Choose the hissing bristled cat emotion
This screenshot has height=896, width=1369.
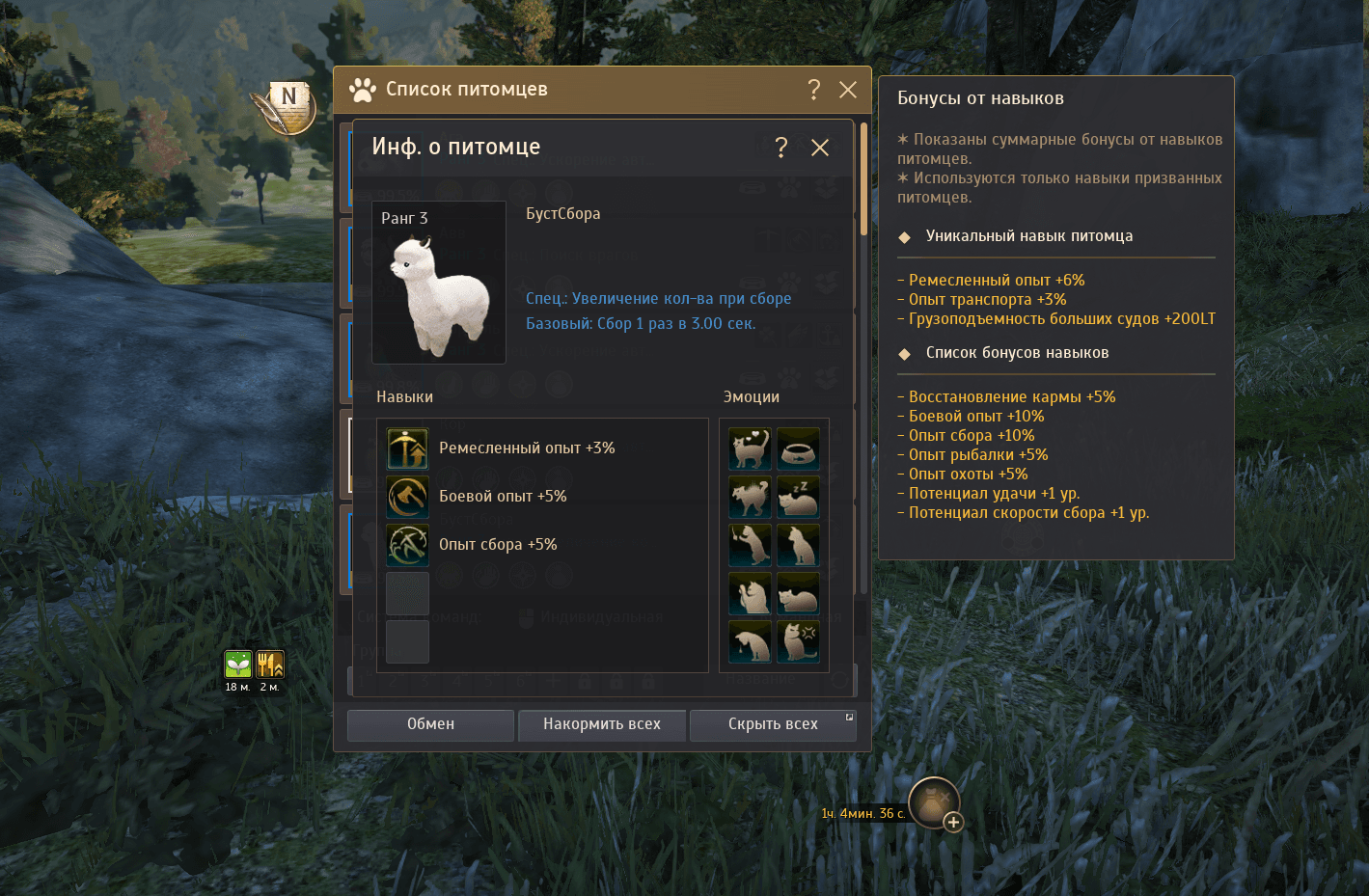point(750,497)
